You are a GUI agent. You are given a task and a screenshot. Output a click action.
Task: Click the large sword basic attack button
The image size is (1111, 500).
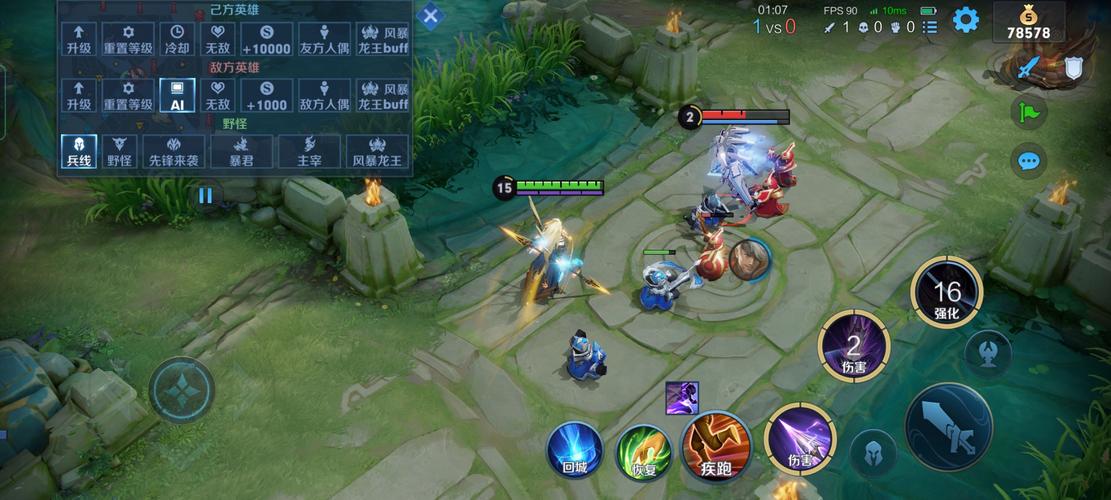[x=948, y=427]
